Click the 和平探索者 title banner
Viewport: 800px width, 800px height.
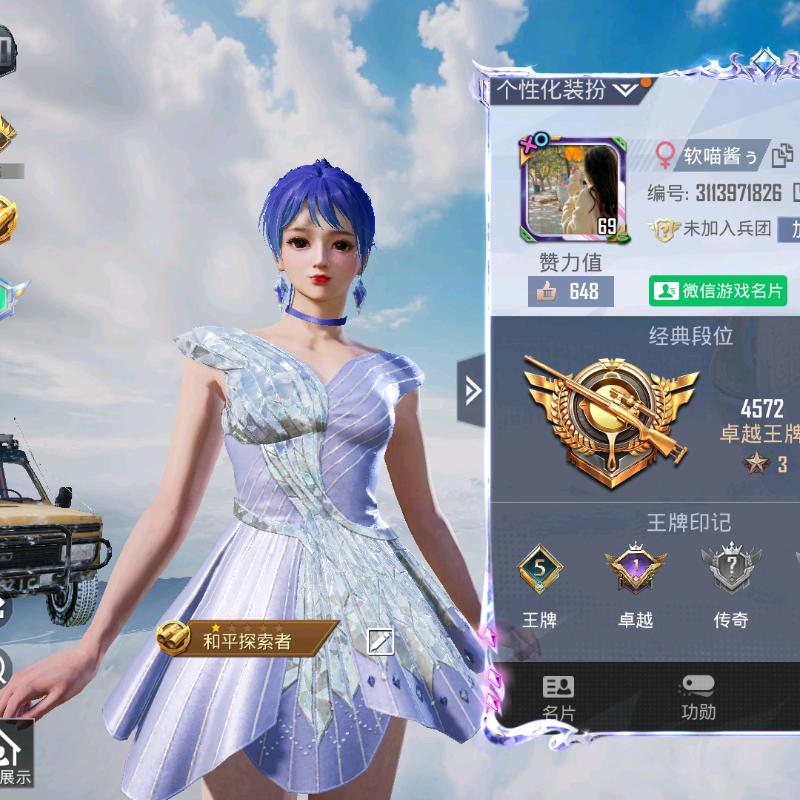pos(248,640)
